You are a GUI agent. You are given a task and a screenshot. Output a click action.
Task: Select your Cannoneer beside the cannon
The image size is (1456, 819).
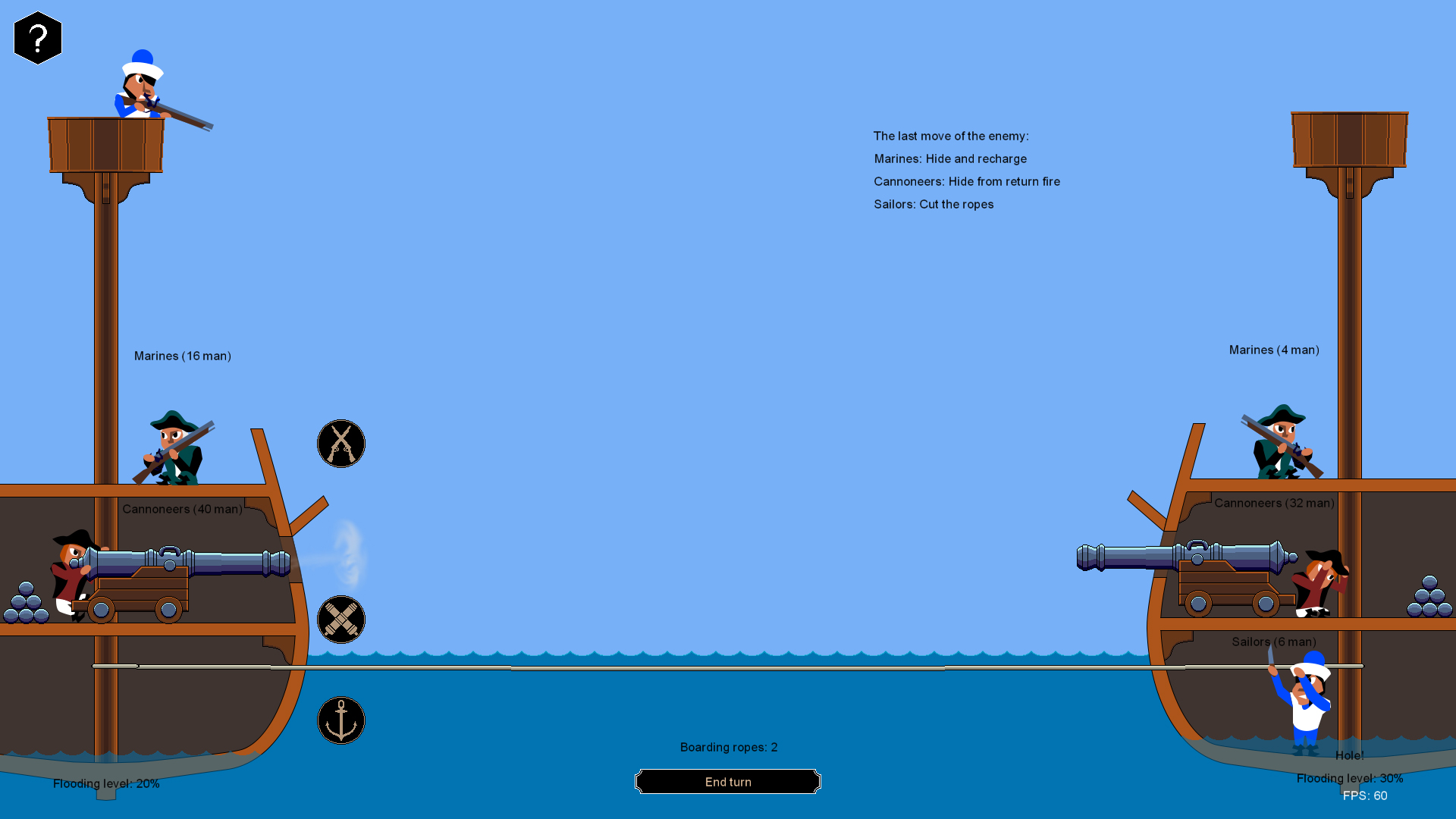[68, 573]
